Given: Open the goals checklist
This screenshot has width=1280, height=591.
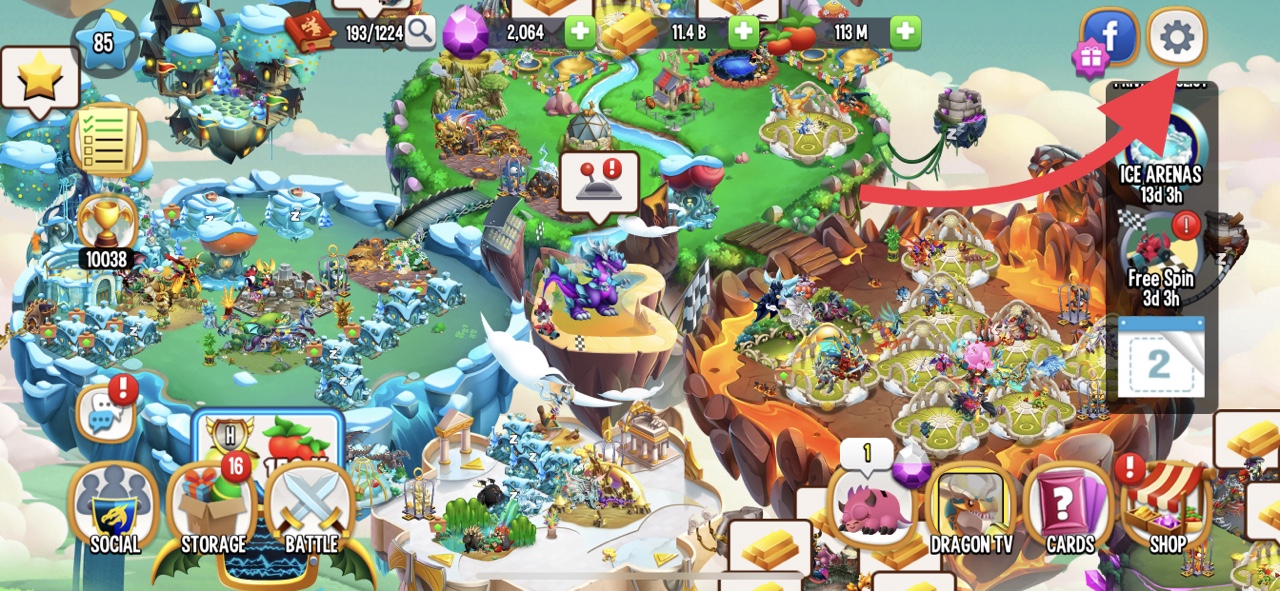Looking at the screenshot, I should 108,139.
